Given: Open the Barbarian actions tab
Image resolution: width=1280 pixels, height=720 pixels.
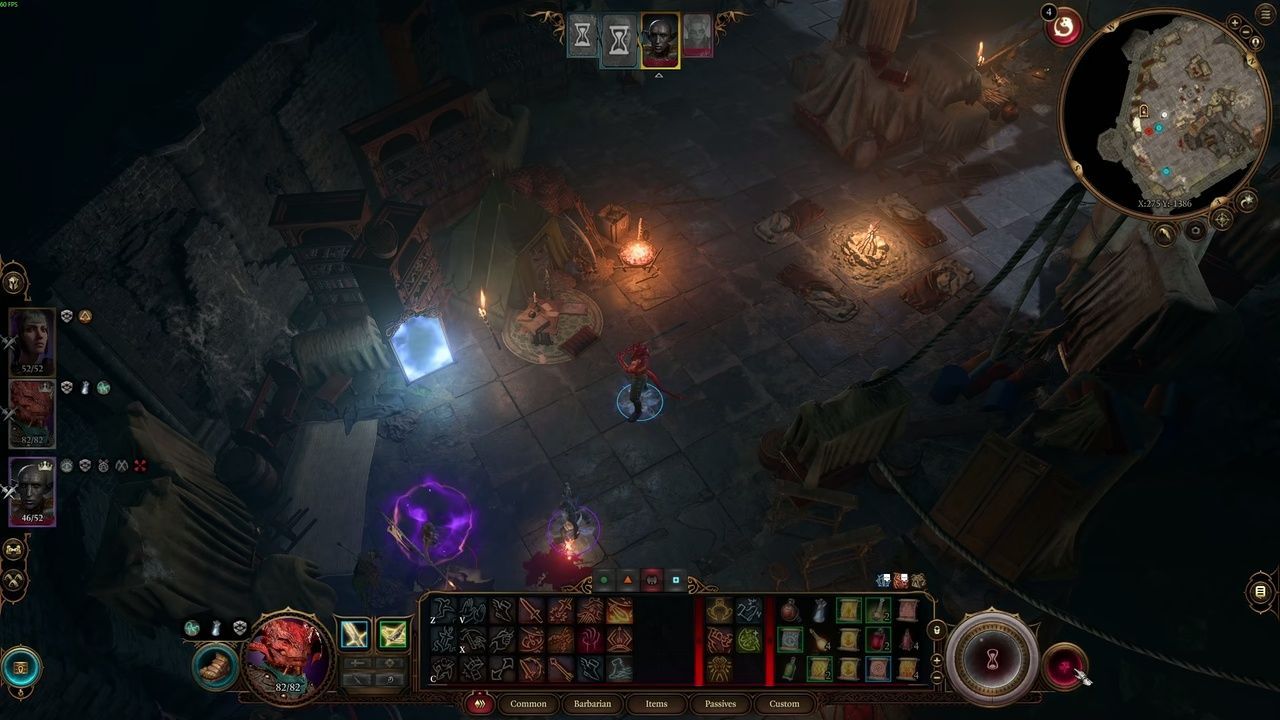Looking at the screenshot, I should [592, 704].
